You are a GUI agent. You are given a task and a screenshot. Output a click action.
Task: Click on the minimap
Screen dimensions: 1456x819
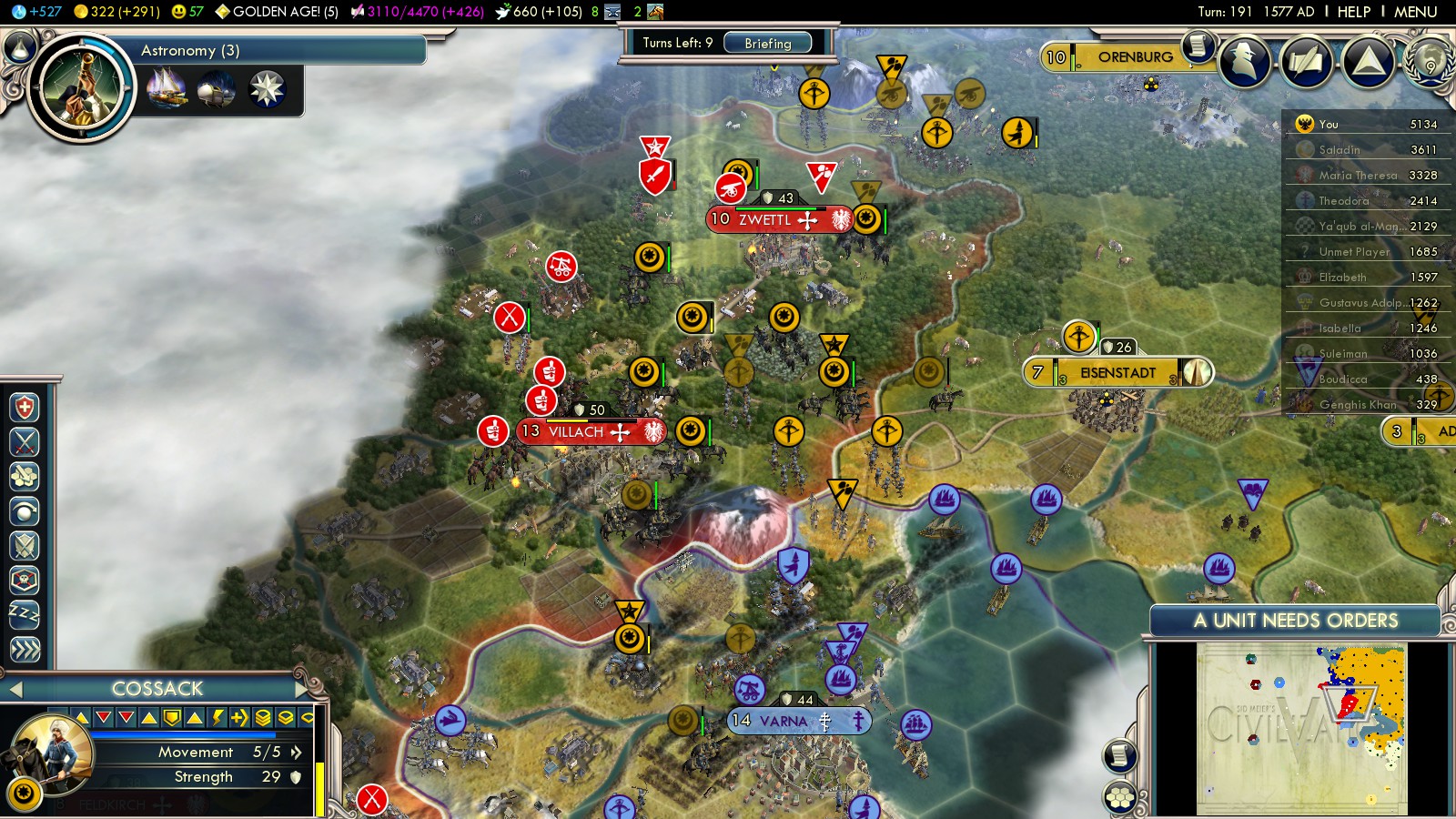(1301, 728)
